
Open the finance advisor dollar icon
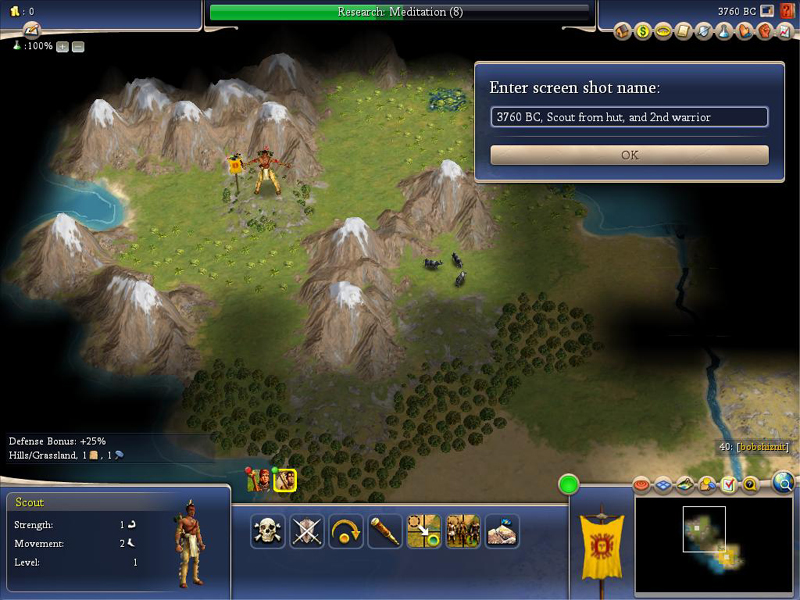[x=642, y=31]
